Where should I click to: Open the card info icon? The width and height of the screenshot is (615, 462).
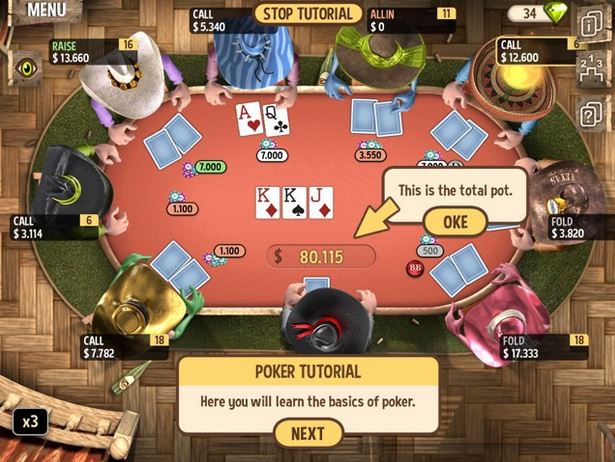point(591,22)
